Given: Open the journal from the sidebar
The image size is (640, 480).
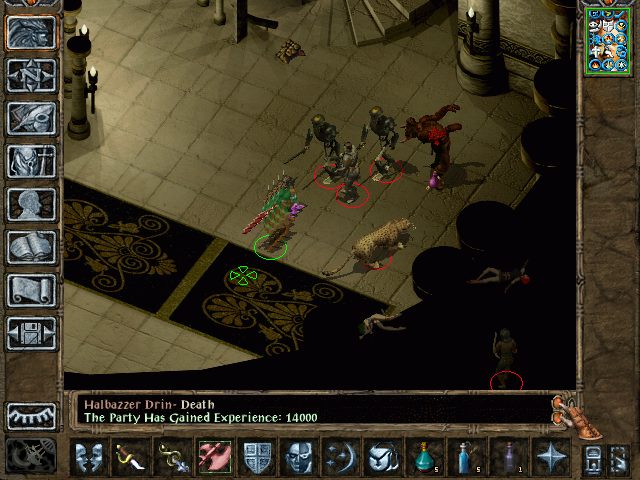Looking at the screenshot, I should [31, 118].
